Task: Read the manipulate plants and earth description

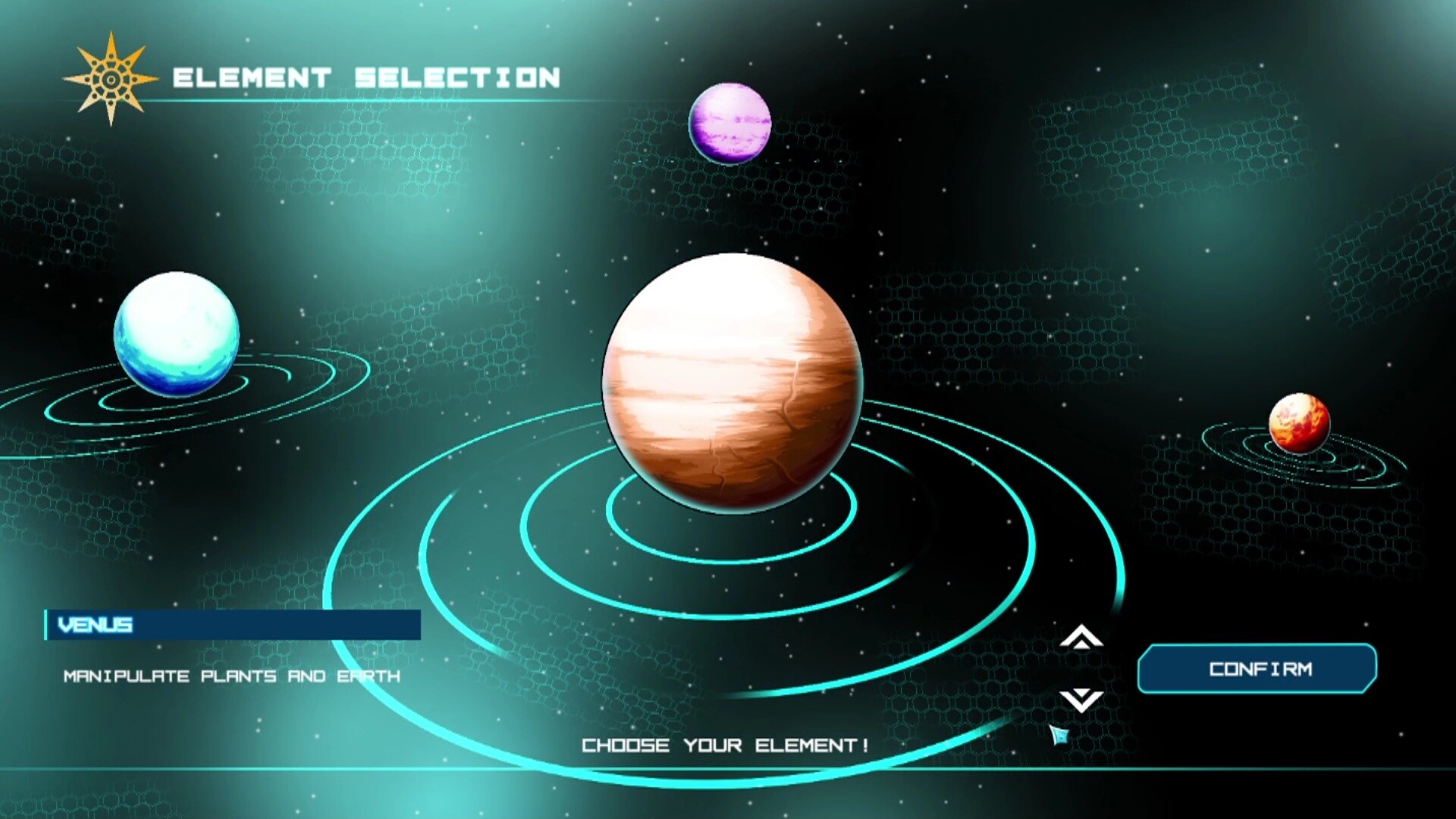Action: point(233,675)
